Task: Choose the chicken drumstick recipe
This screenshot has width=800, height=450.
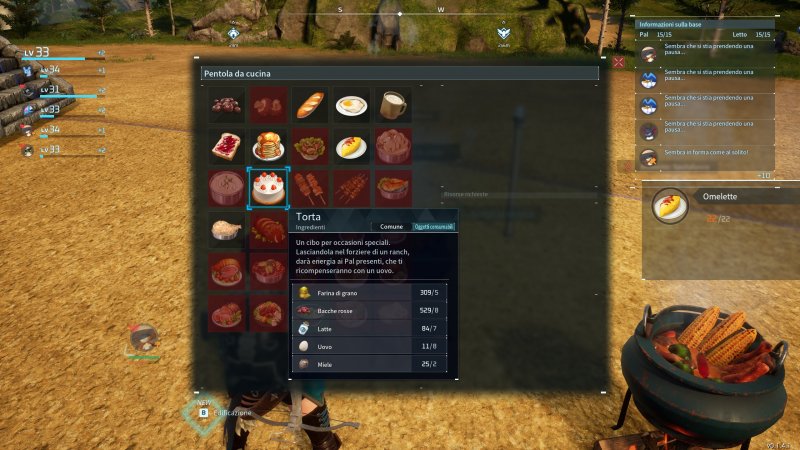Action: (227, 229)
